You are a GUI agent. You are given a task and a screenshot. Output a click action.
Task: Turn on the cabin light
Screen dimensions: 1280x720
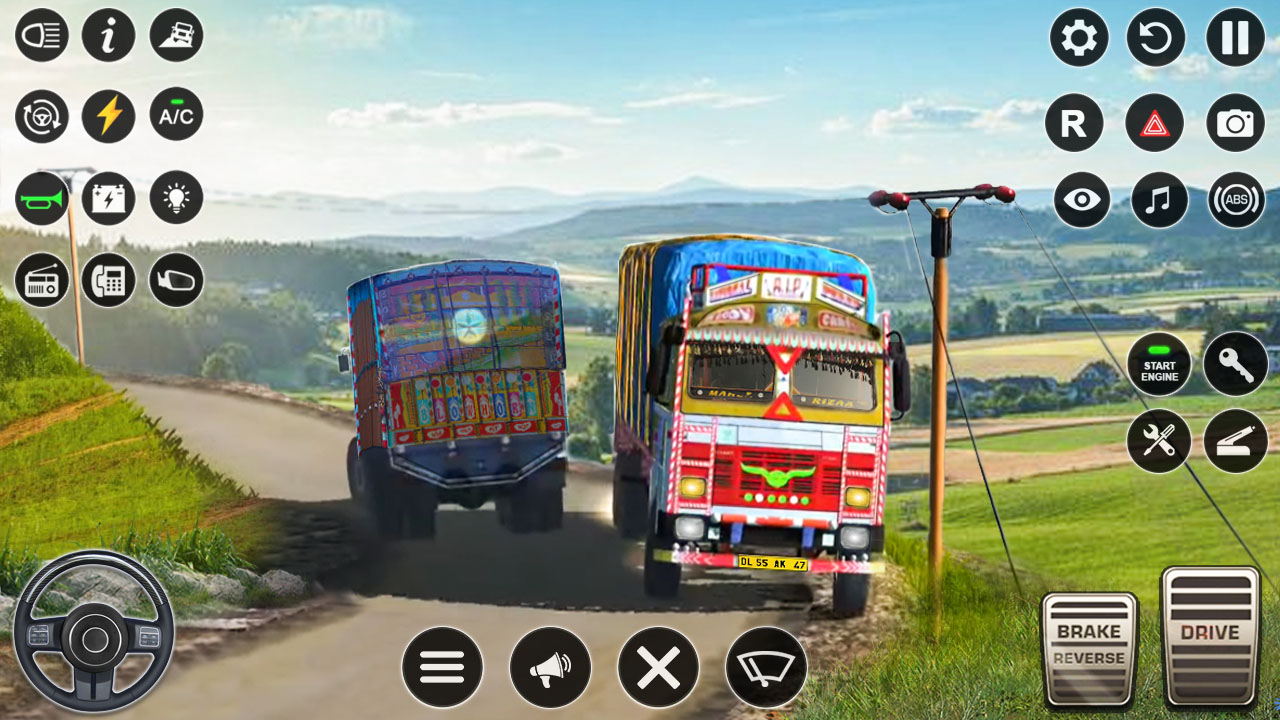coord(175,197)
